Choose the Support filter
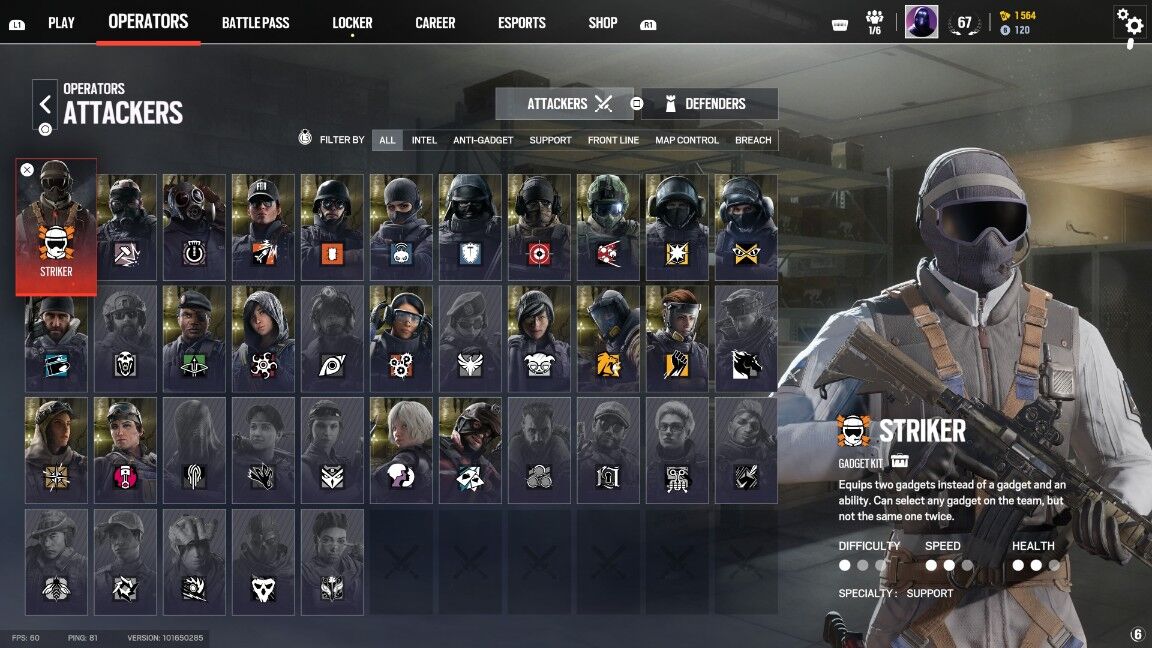 coord(550,140)
